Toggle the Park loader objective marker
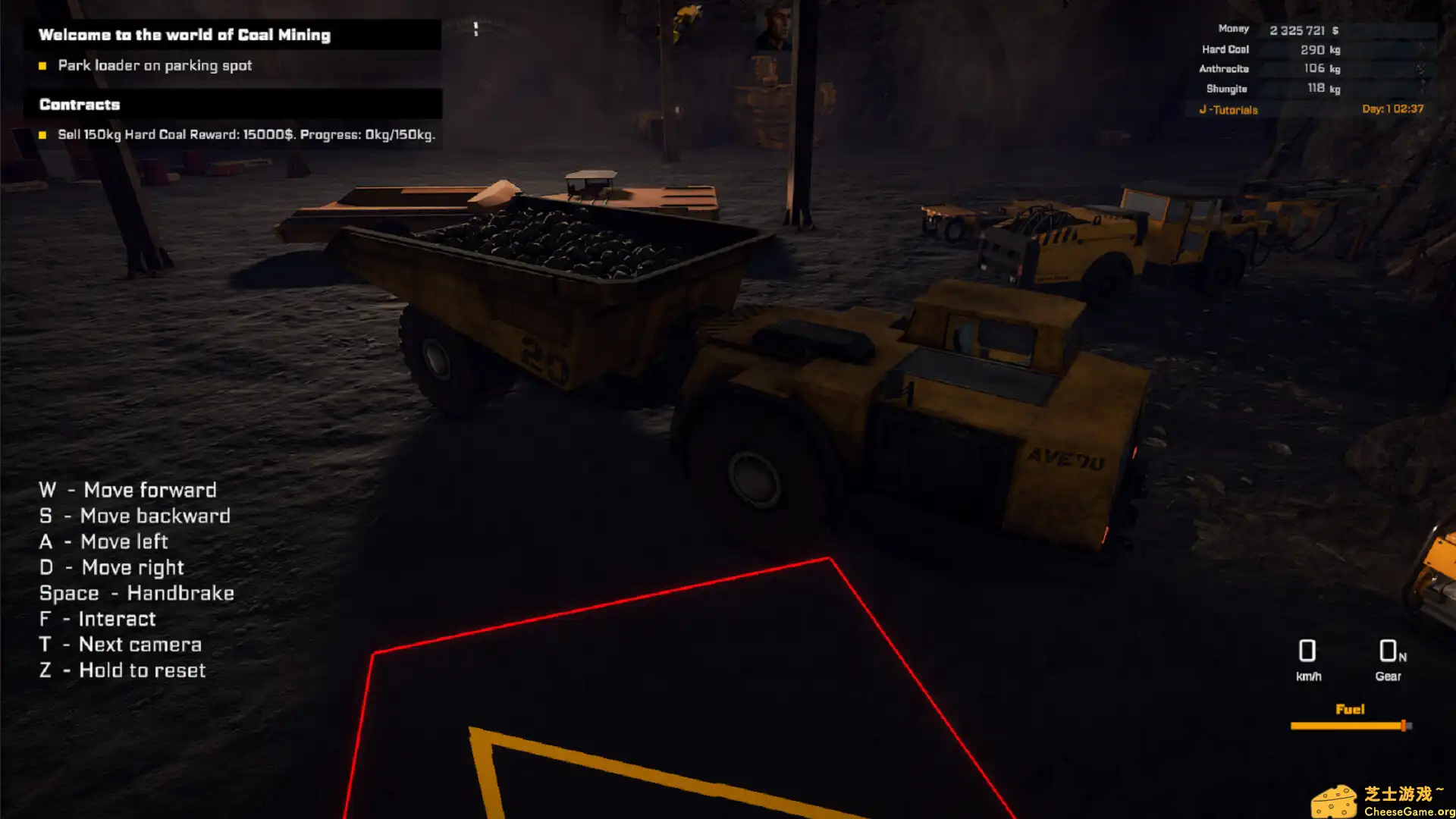This screenshot has width=1456, height=819. click(x=42, y=66)
